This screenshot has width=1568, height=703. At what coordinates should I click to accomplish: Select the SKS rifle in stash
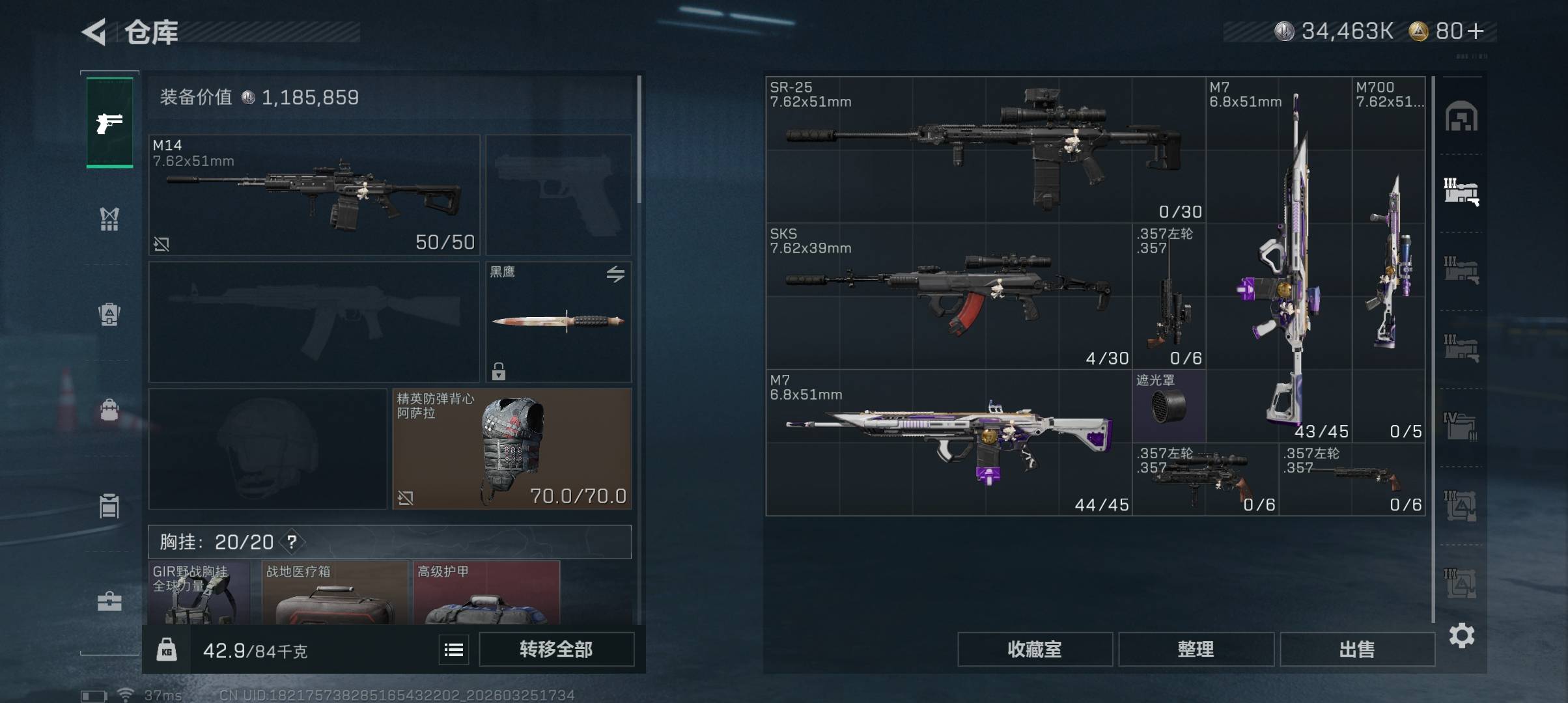(x=948, y=296)
